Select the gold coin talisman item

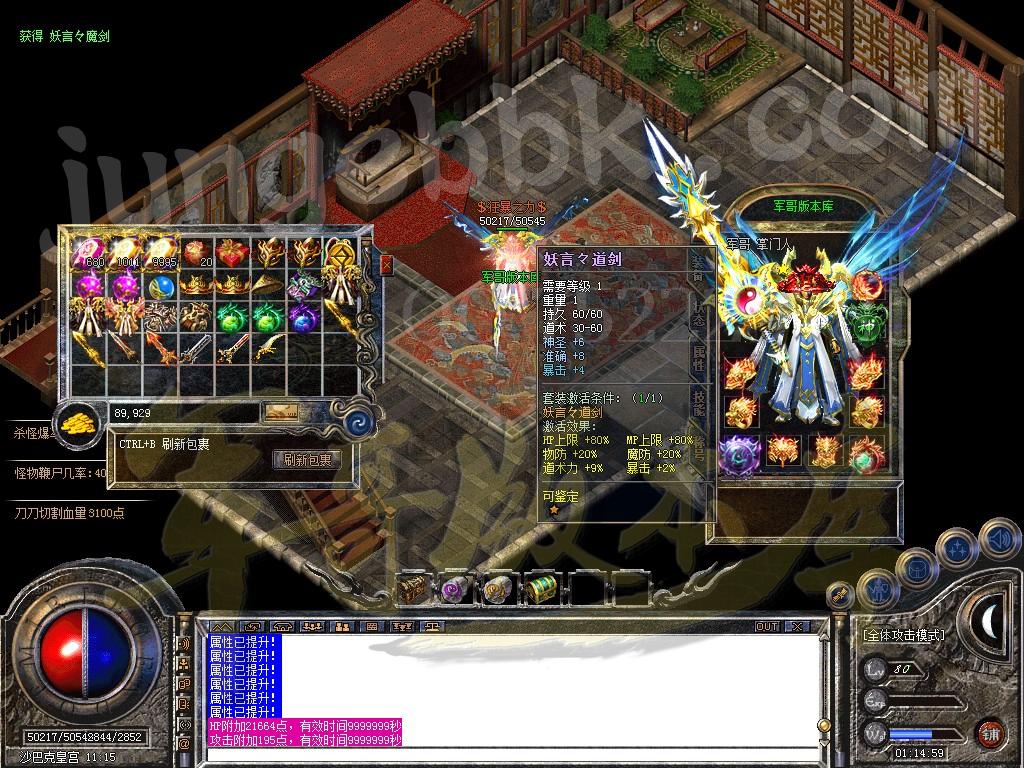[340, 252]
